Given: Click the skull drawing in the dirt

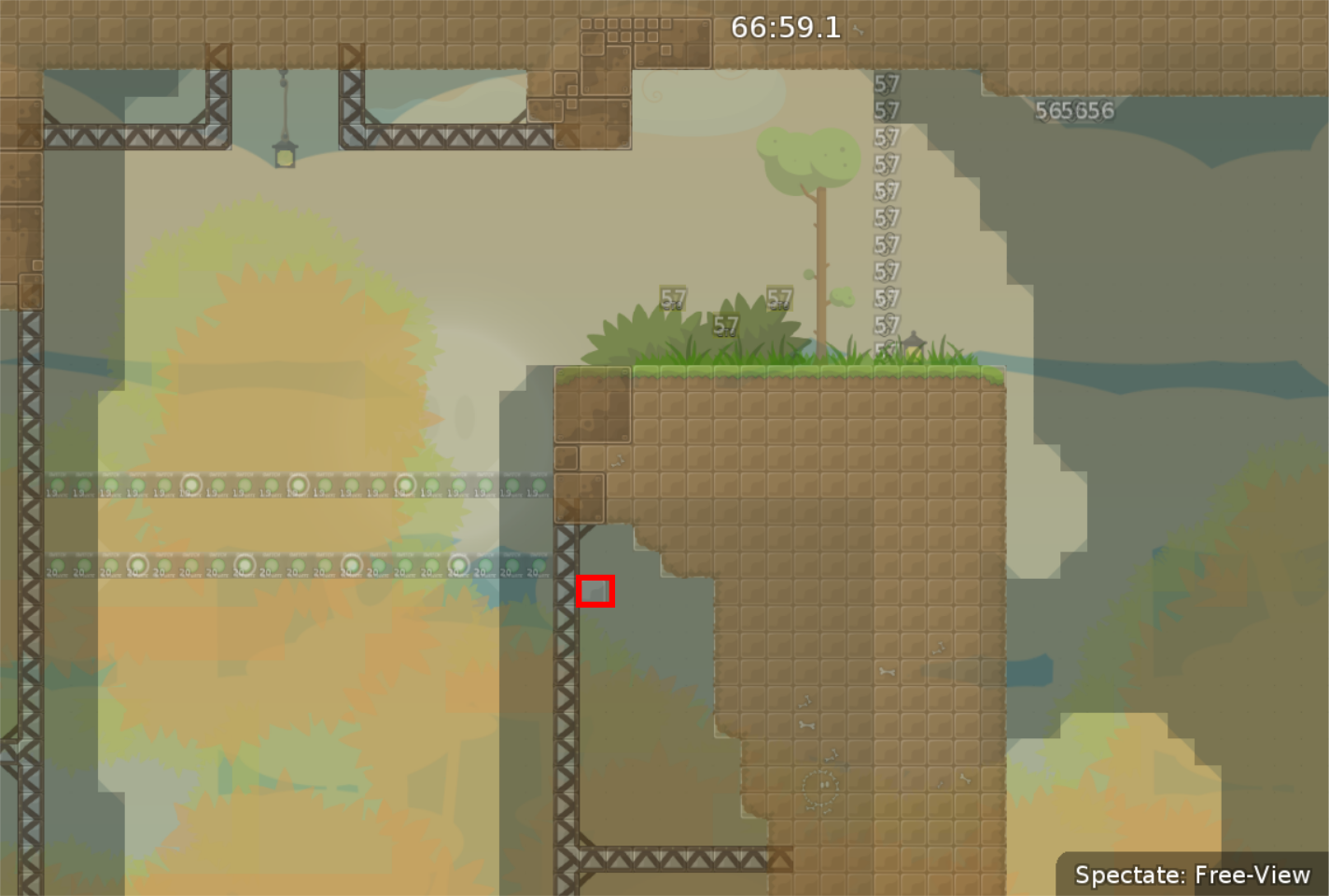Looking at the screenshot, I should pos(819,787).
